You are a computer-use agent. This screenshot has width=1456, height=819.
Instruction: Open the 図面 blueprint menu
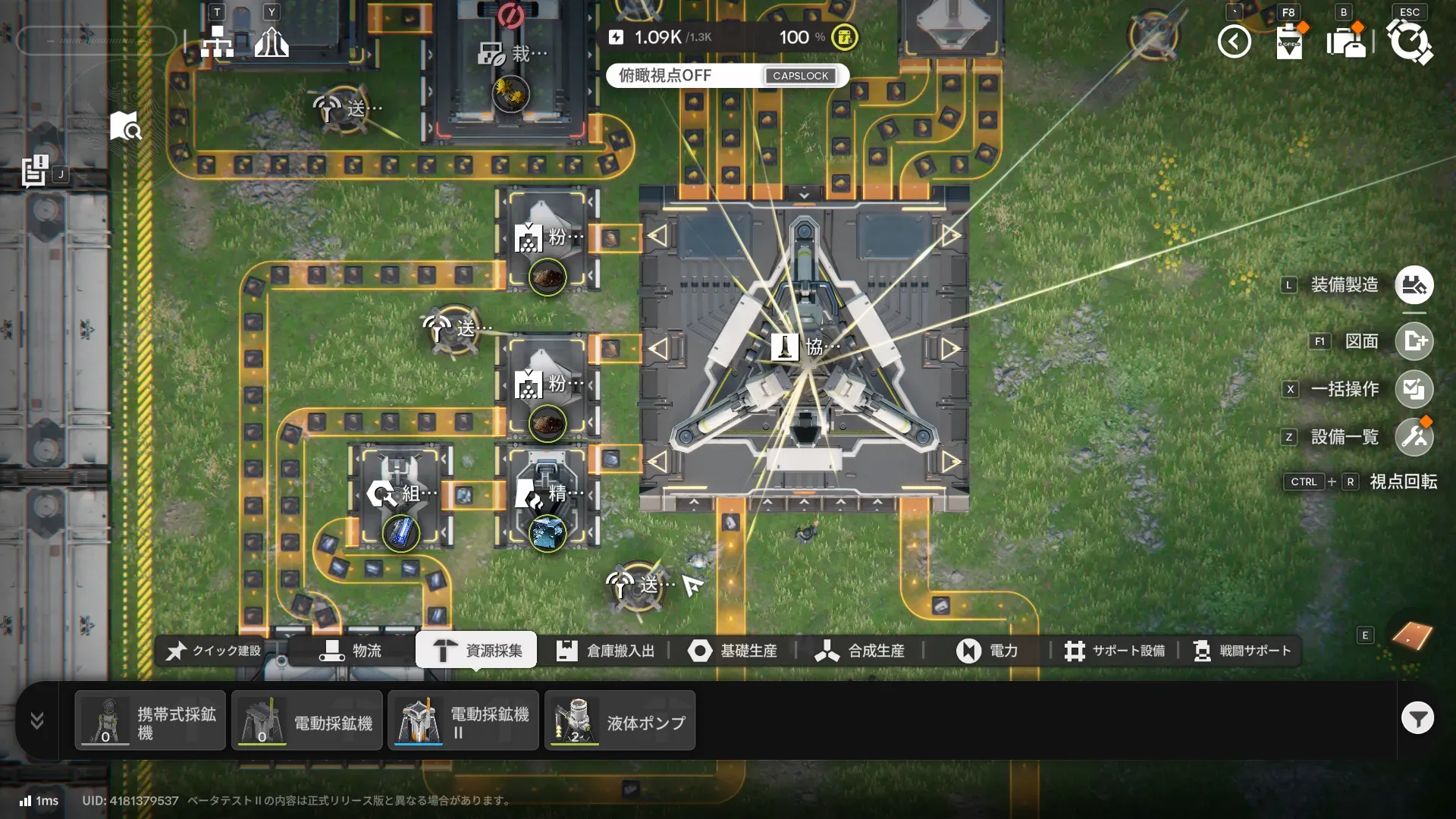pos(1414,341)
